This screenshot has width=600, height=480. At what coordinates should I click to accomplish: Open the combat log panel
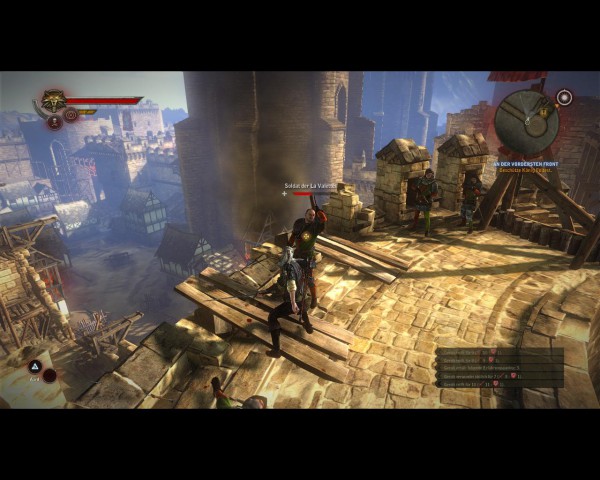pyautogui.click(x=500, y=366)
